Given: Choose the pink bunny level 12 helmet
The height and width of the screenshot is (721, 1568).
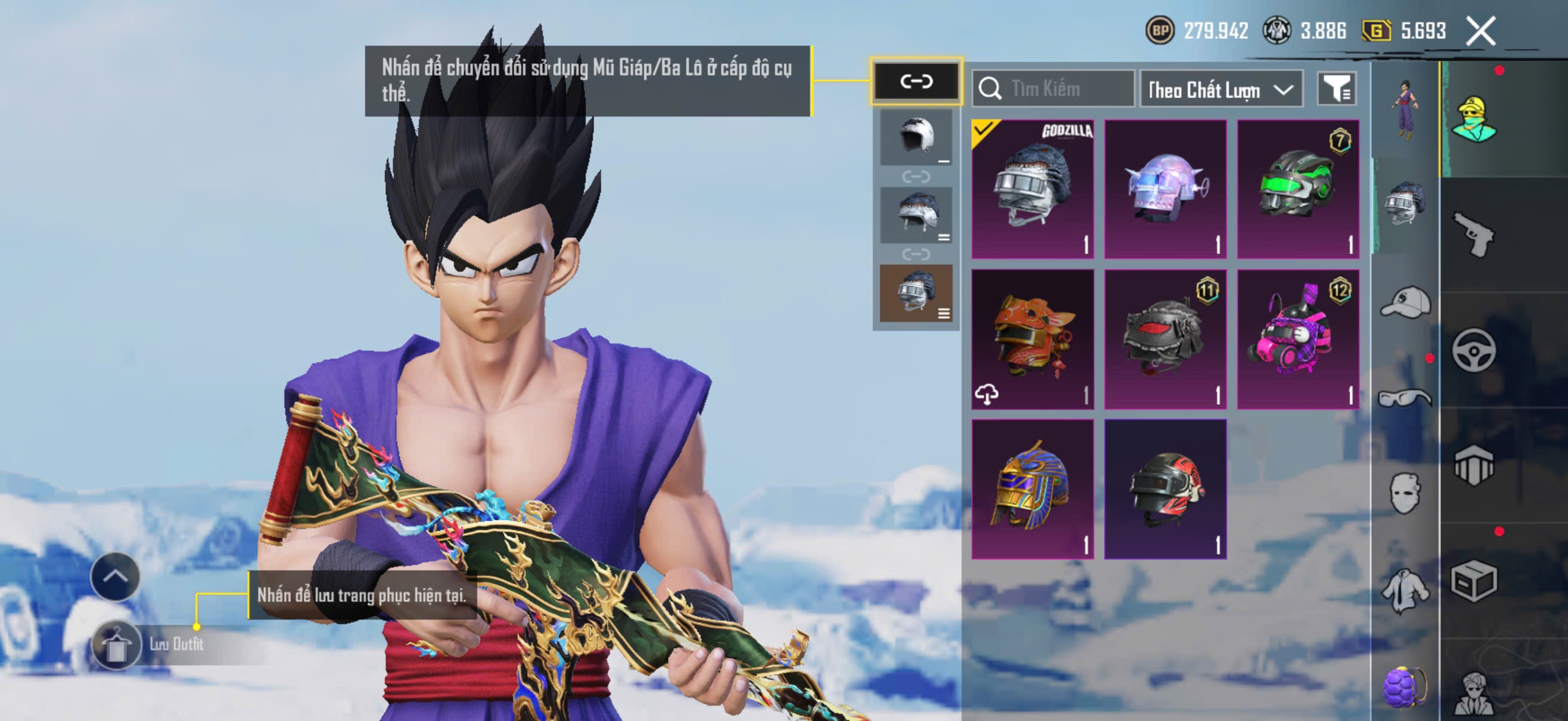Looking at the screenshot, I should point(1298,340).
